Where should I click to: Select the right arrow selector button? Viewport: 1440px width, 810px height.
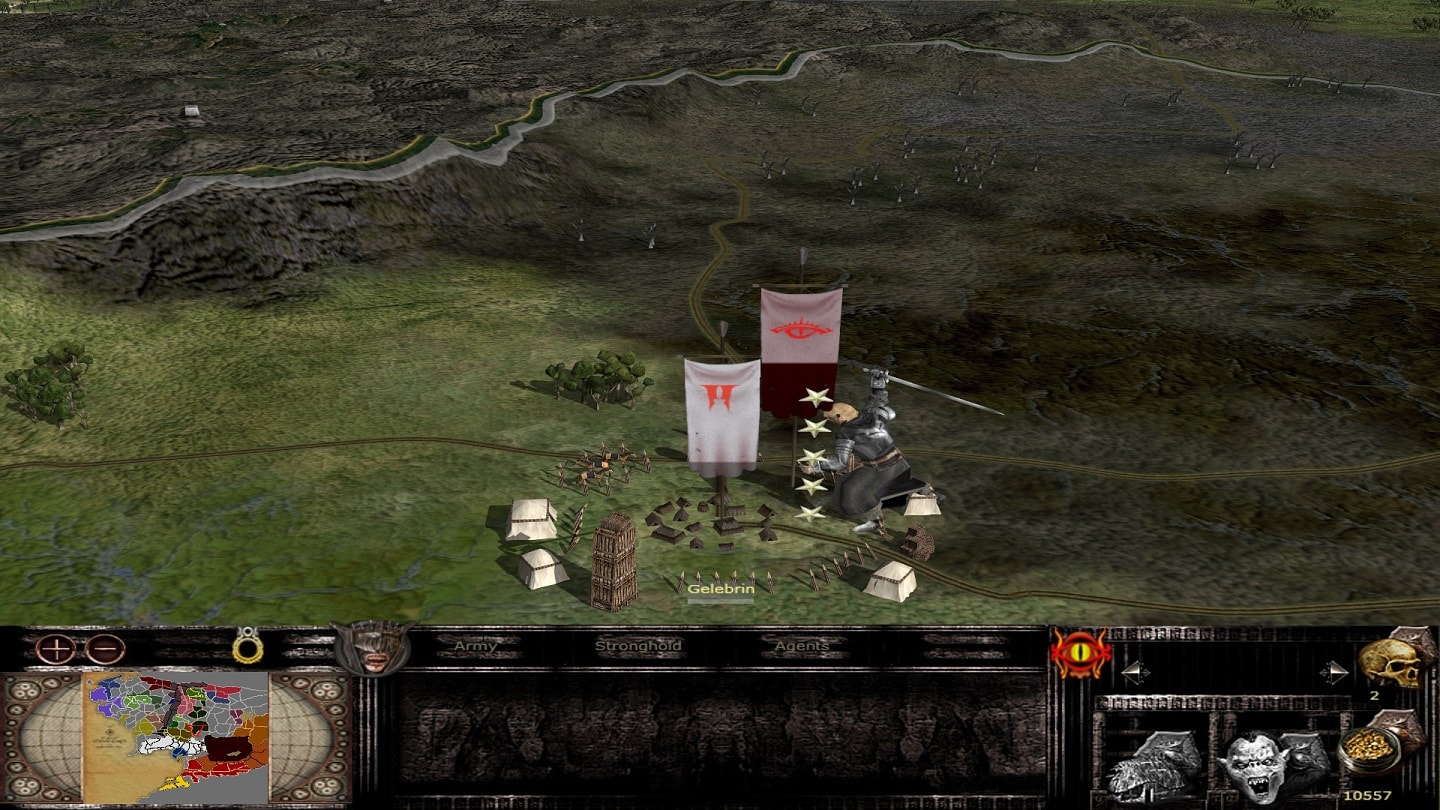pyautogui.click(x=1334, y=672)
